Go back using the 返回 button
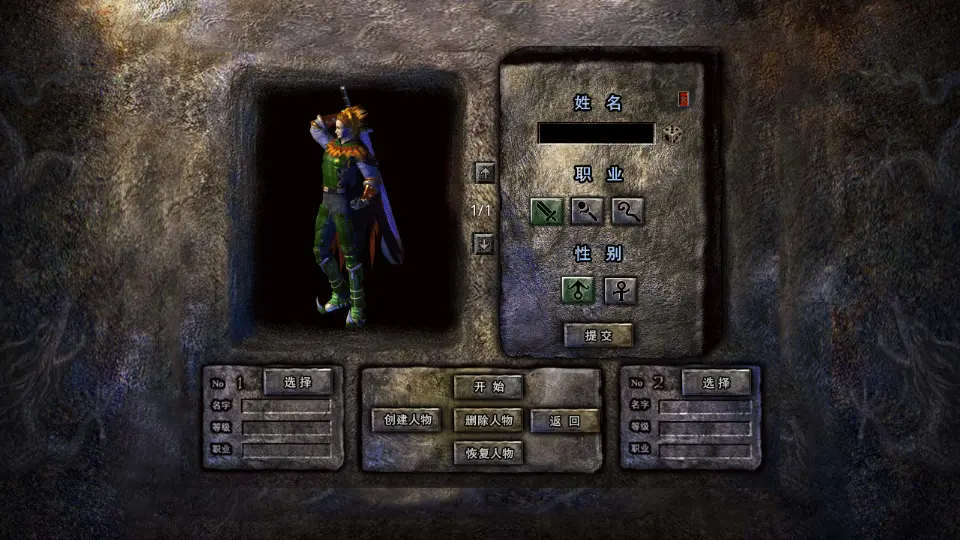960x540 pixels. [x=565, y=421]
